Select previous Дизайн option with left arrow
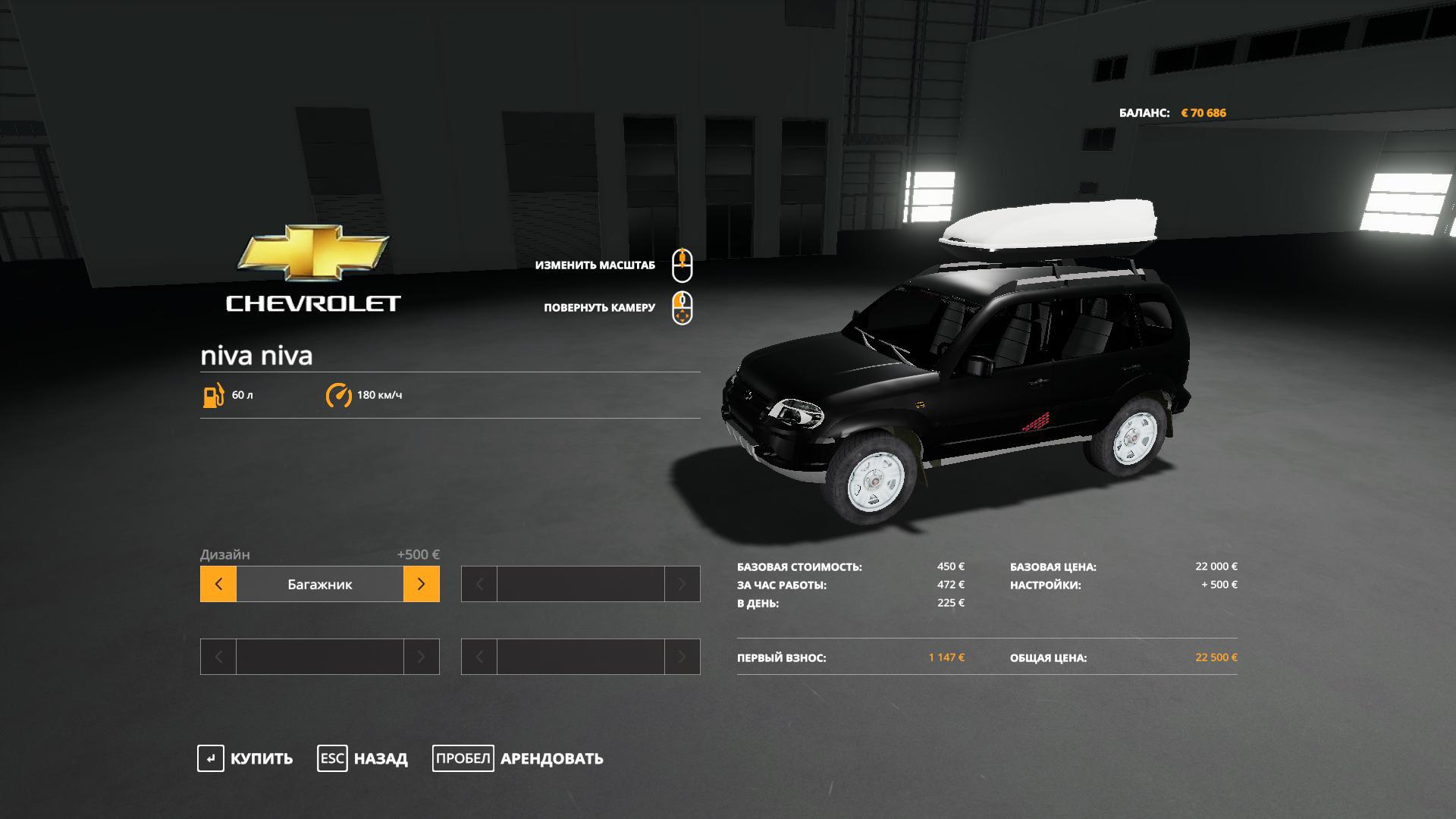 tap(218, 584)
